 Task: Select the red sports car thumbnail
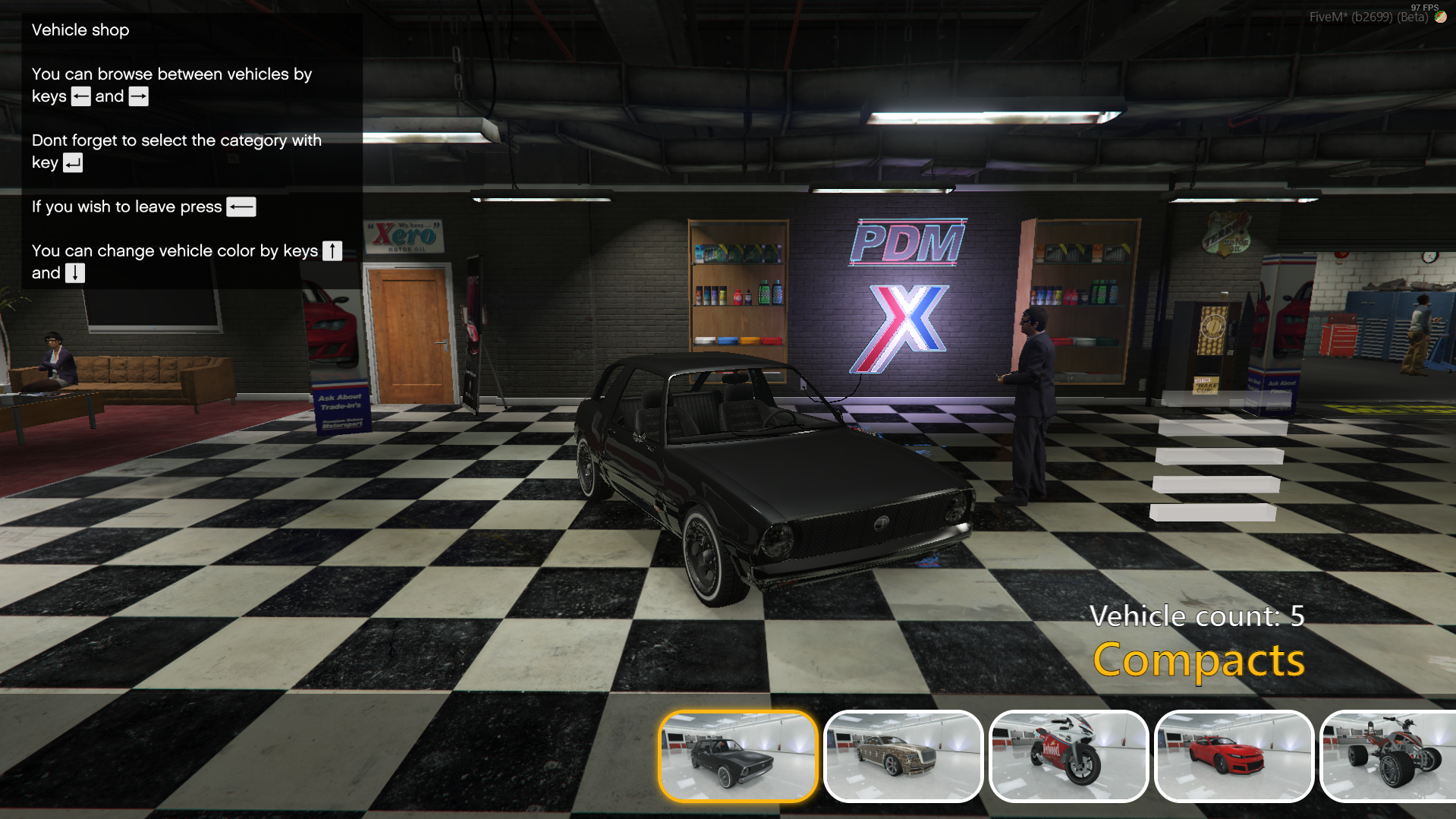coord(1234,756)
